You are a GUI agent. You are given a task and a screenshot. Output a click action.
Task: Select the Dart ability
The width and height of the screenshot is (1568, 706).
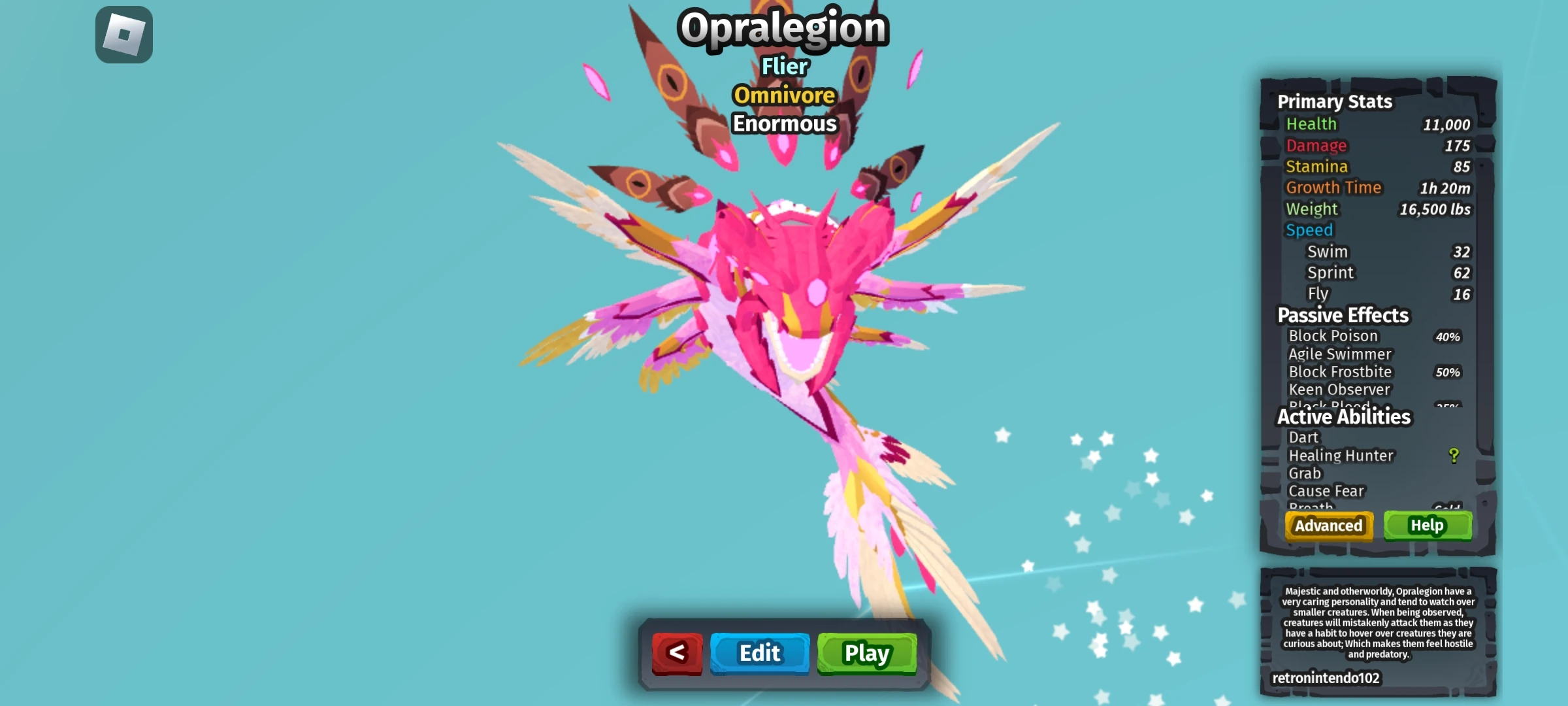[1304, 437]
